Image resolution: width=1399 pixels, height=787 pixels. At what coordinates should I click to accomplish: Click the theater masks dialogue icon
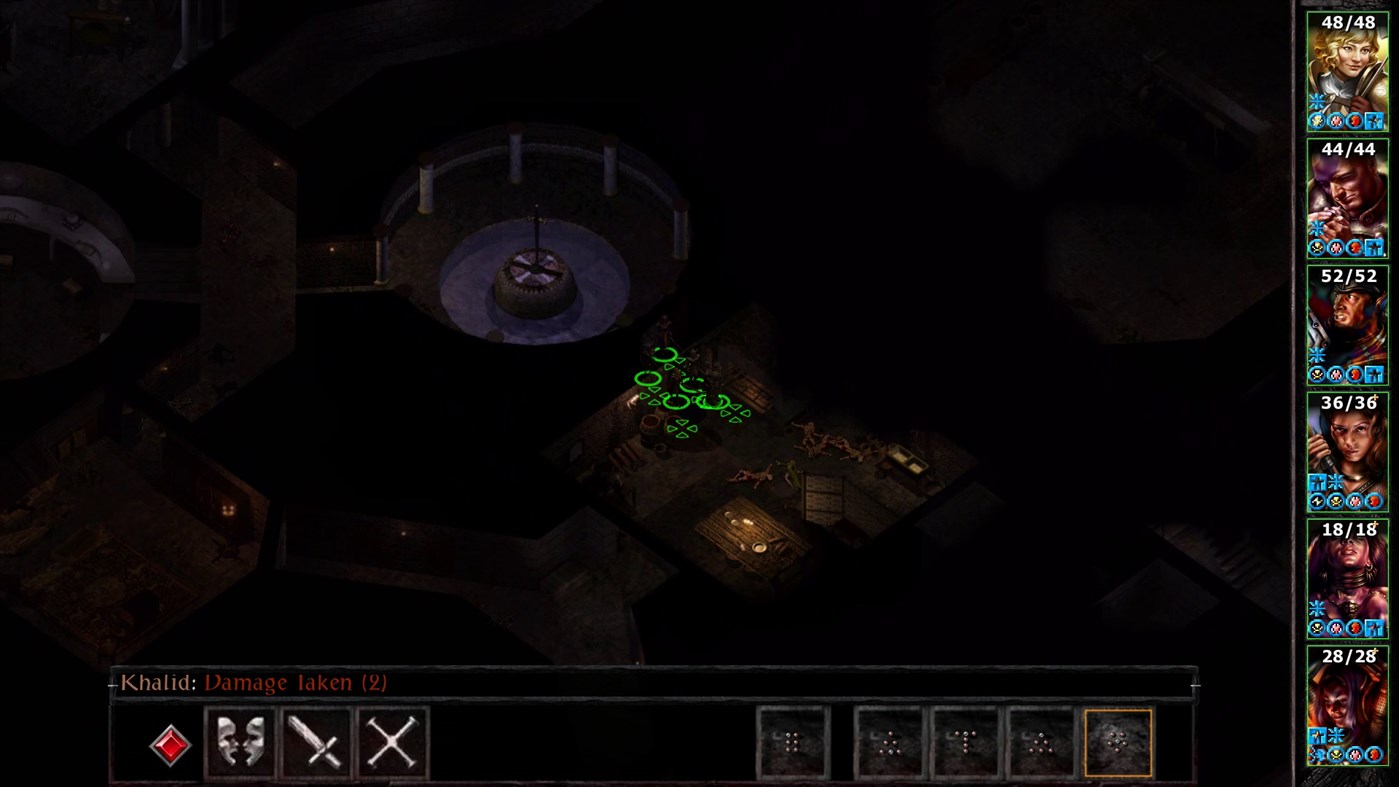pyautogui.click(x=238, y=740)
